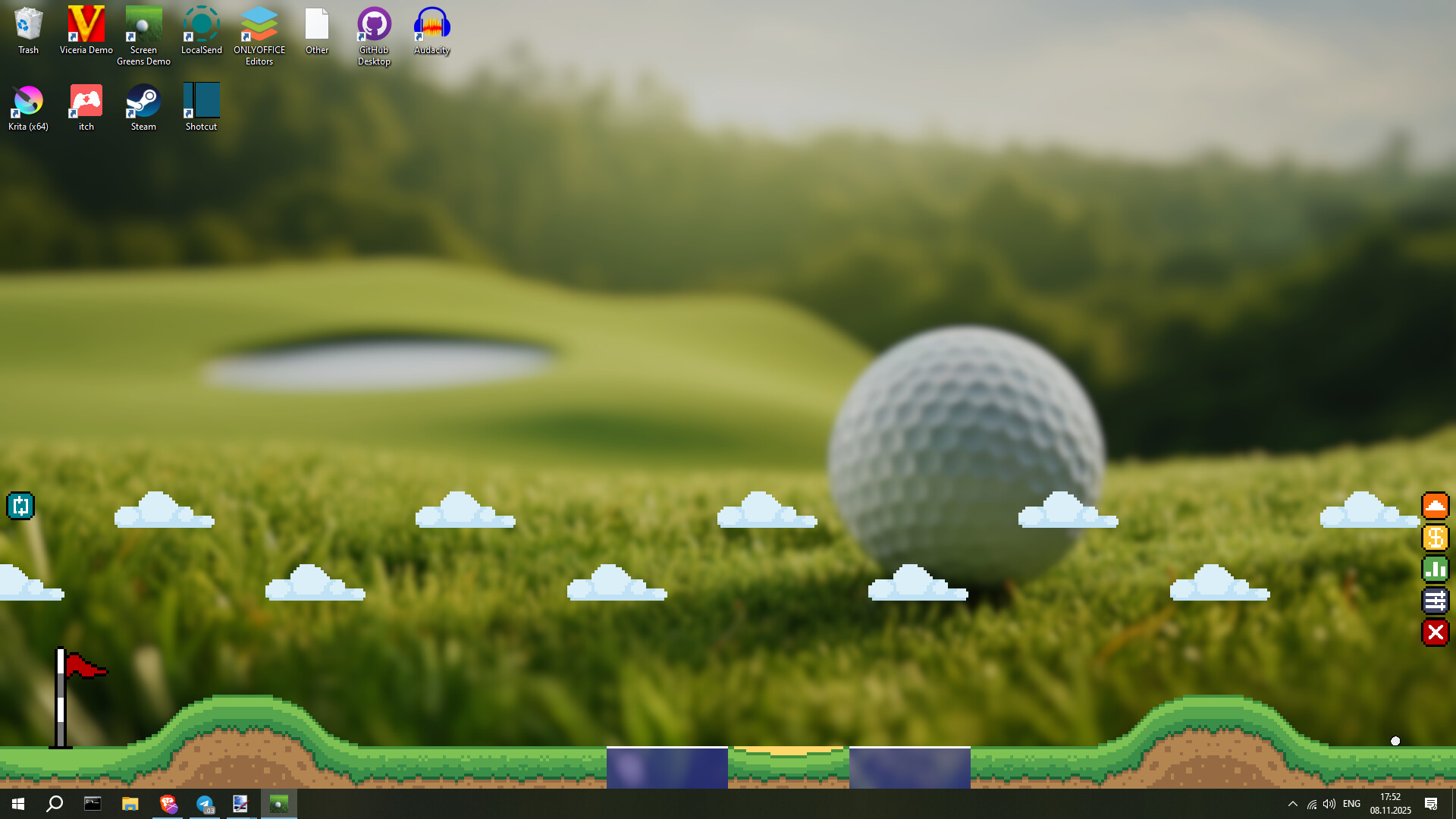Open the ENG language selector
The height and width of the screenshot is (819, 1456).
[1351, 805]
